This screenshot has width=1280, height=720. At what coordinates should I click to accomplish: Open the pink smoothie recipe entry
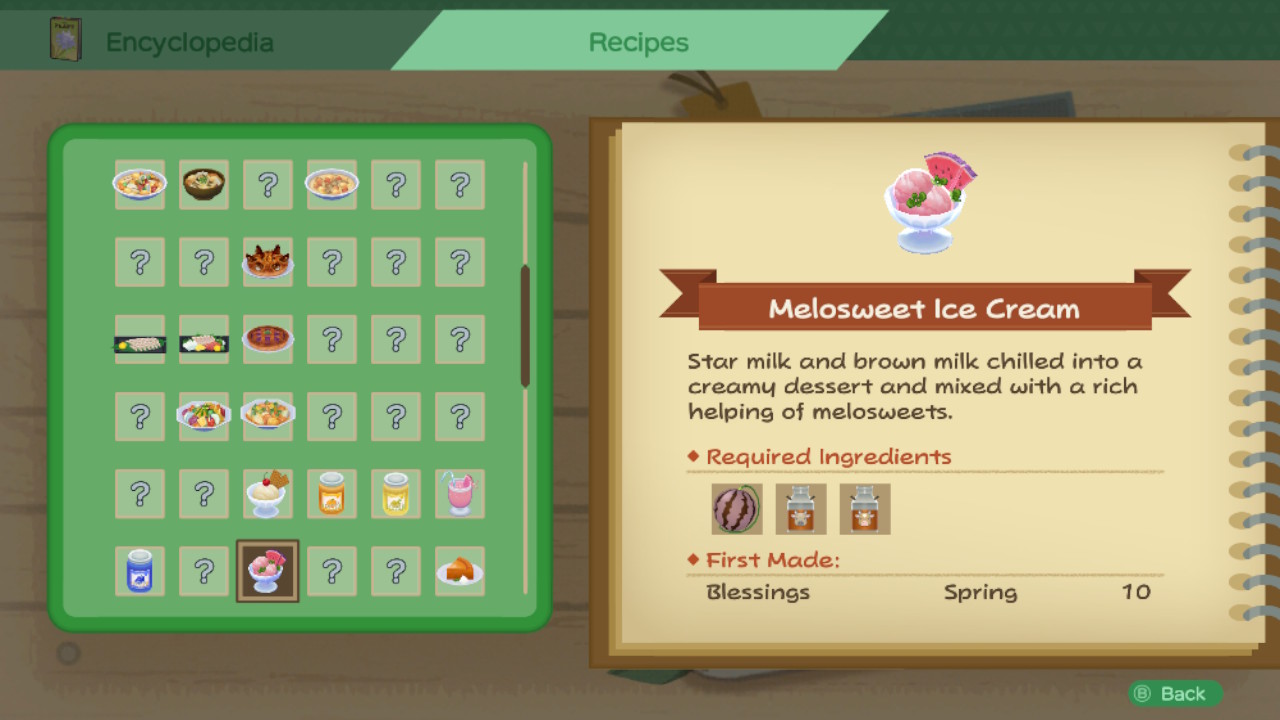tap(460, 493)
